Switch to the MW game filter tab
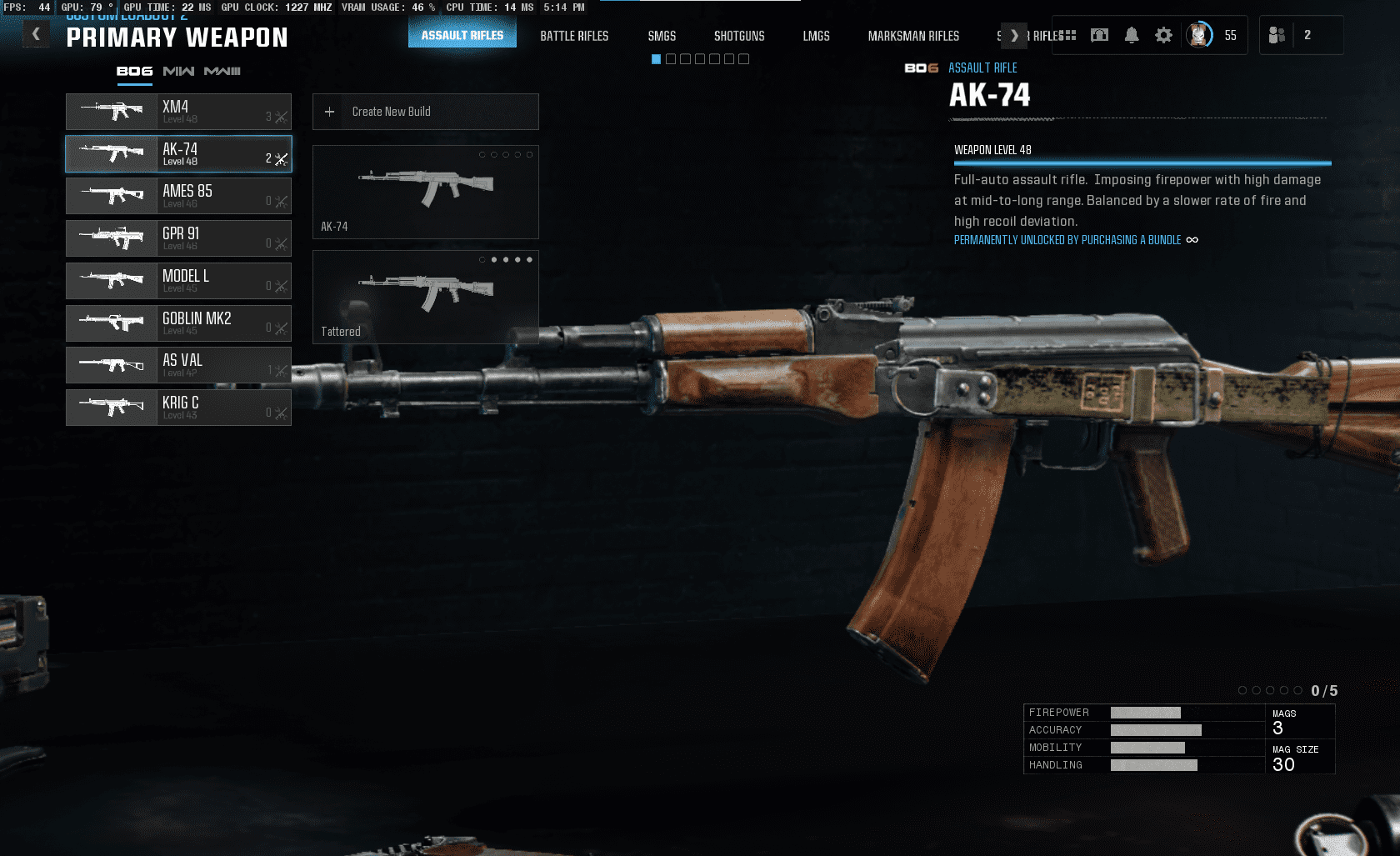The image size is (1400, 856). pyautogui.click(x=178, y=72)
